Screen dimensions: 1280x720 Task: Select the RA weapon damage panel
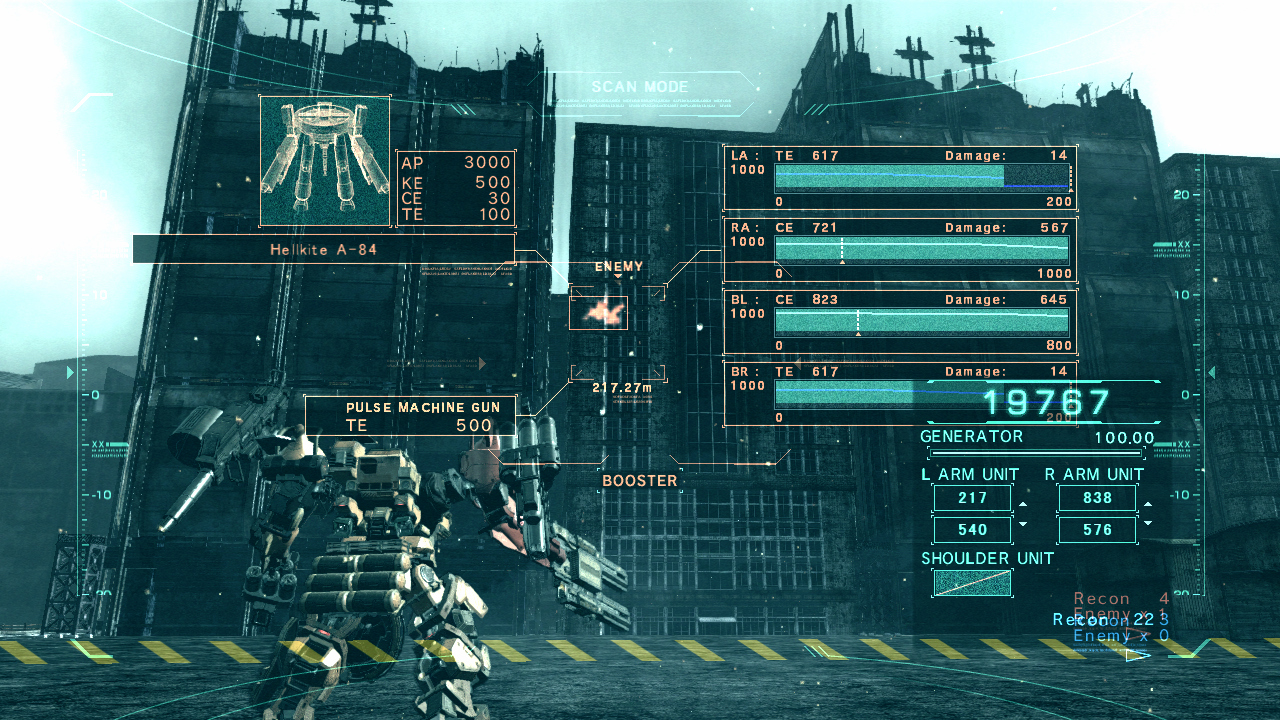[x=900, y=250]
